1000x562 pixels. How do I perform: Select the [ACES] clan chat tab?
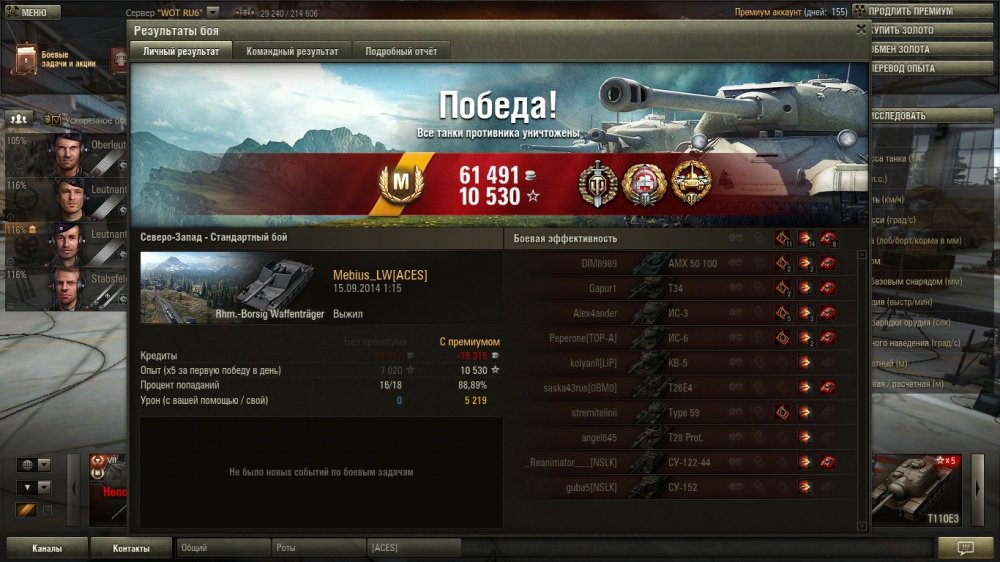pos(412,548)
